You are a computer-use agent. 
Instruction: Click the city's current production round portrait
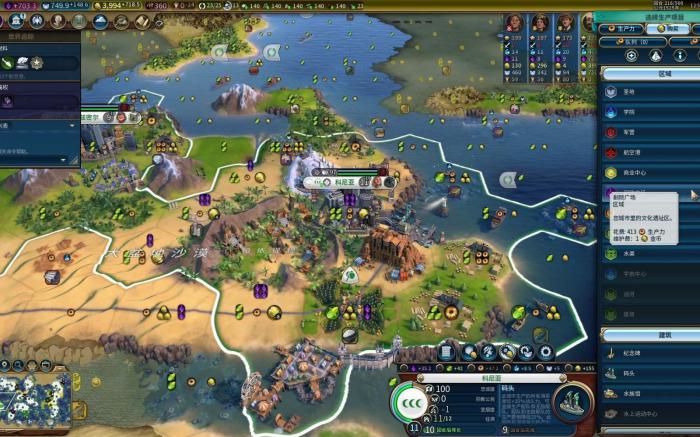(412, 403)
